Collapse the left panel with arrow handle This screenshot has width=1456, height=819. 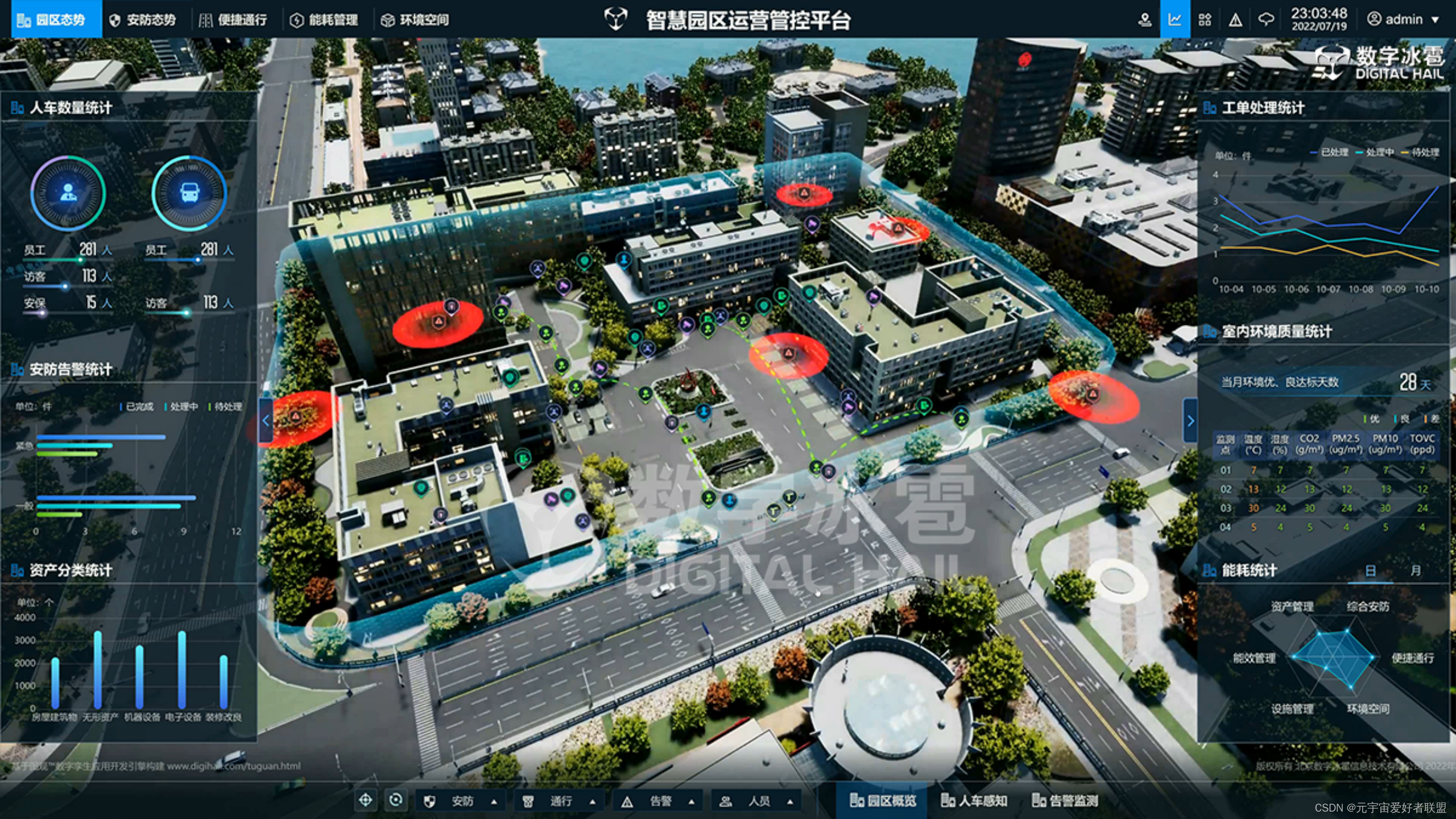pyautogui.click(x=266, y=421)
